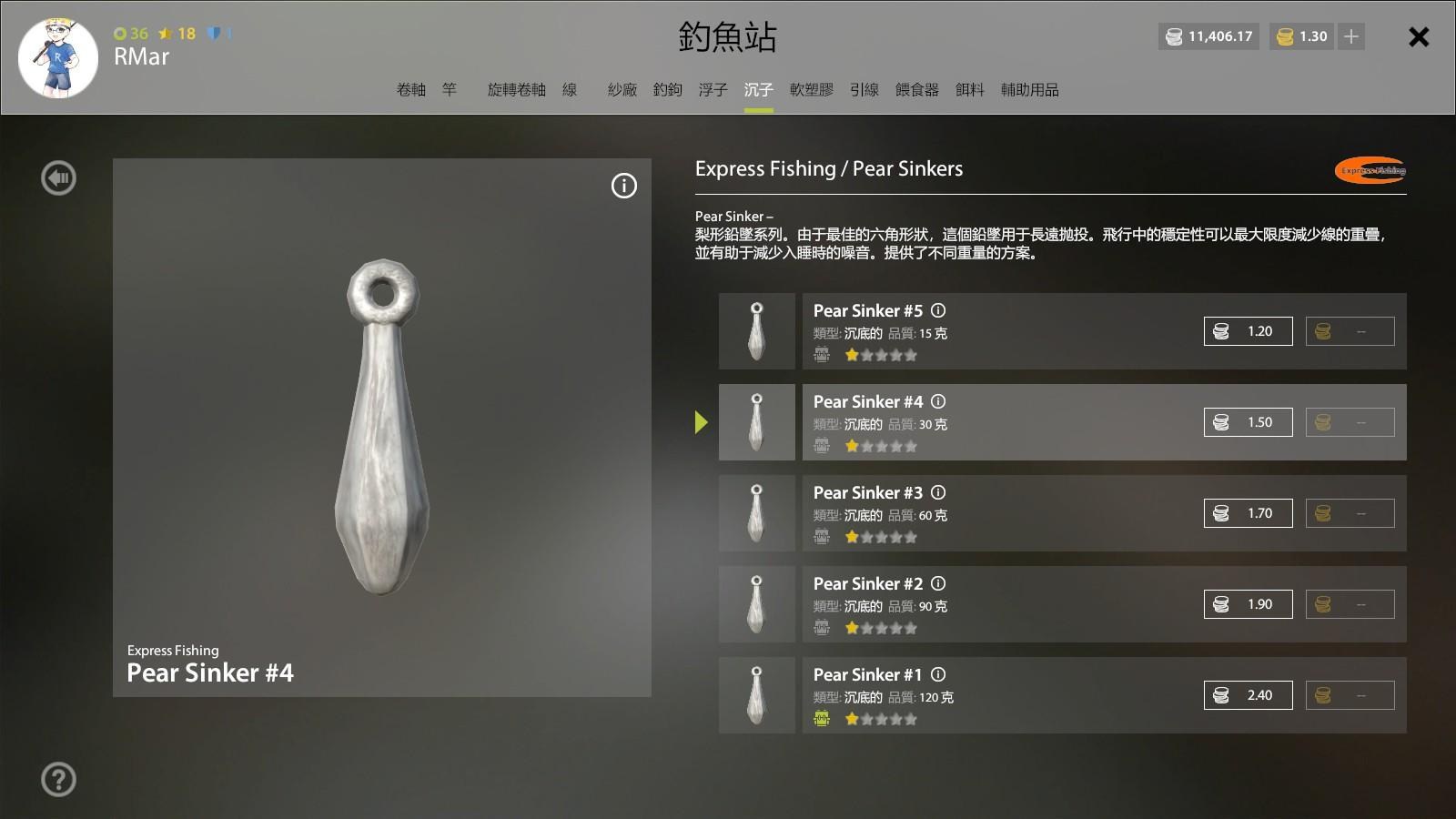Image resolution: width=1456 pixels, height=819 pixels.
Task: Open the 餌料 shop category
Action: 969,90
